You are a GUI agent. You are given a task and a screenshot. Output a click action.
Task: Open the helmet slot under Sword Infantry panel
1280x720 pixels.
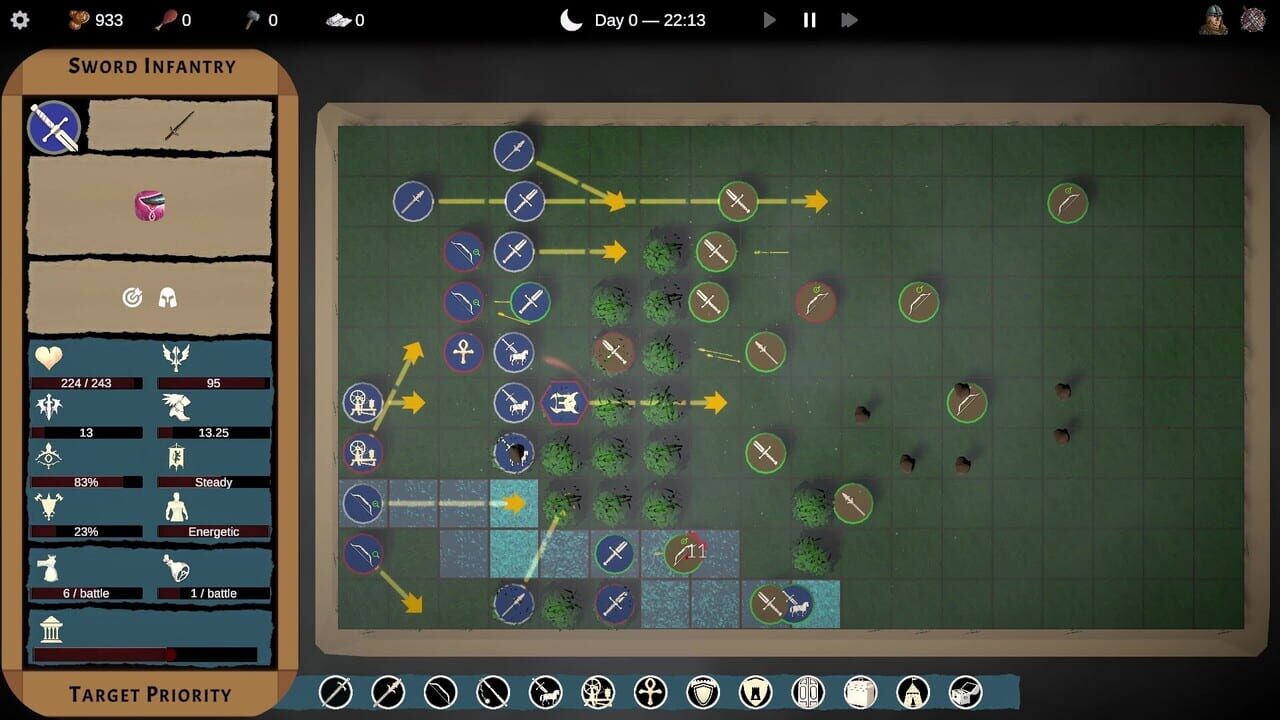(168, 296)
